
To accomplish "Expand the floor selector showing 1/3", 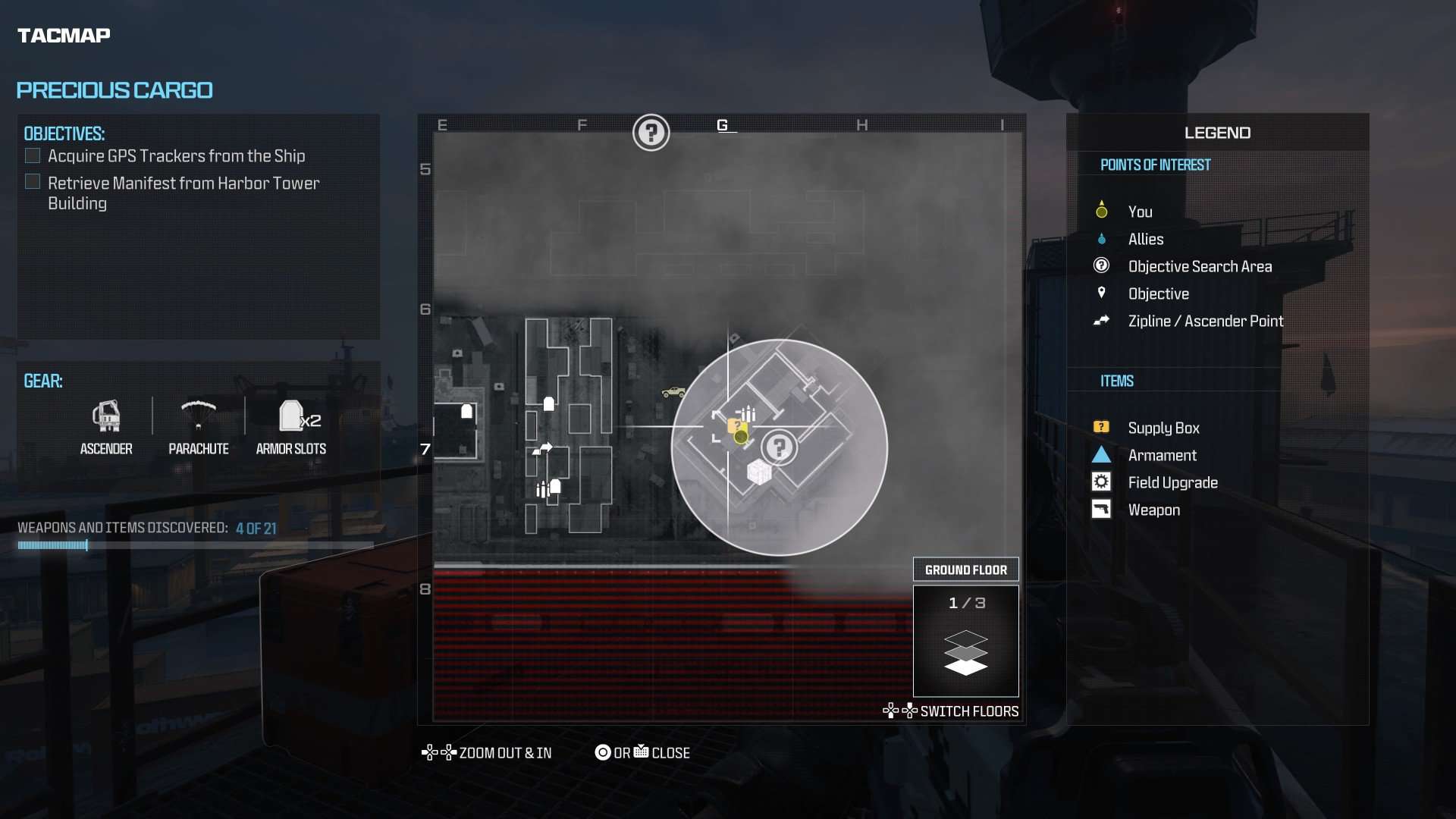I will coord(966,641).
